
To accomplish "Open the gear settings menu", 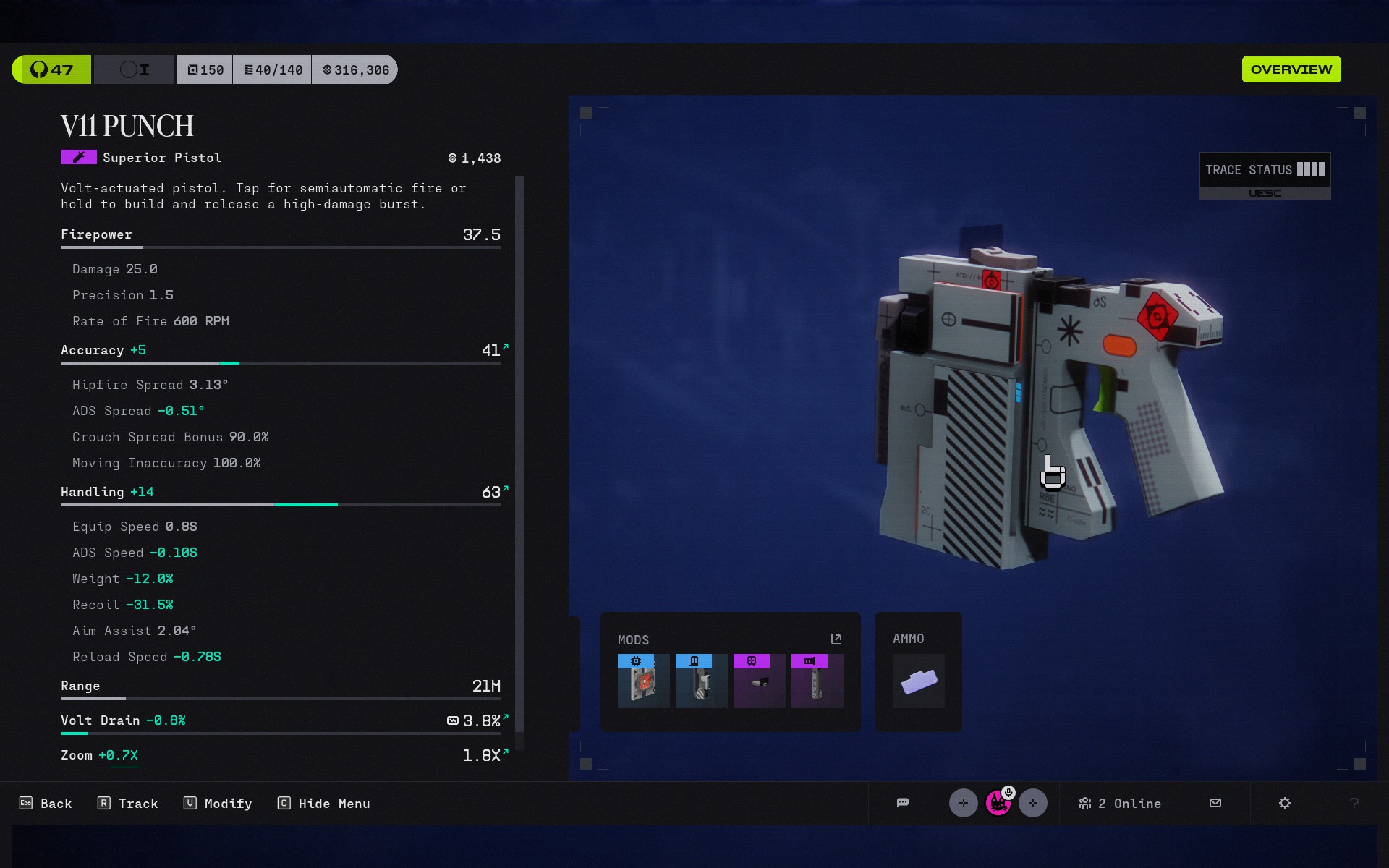I will (1285, 803).
